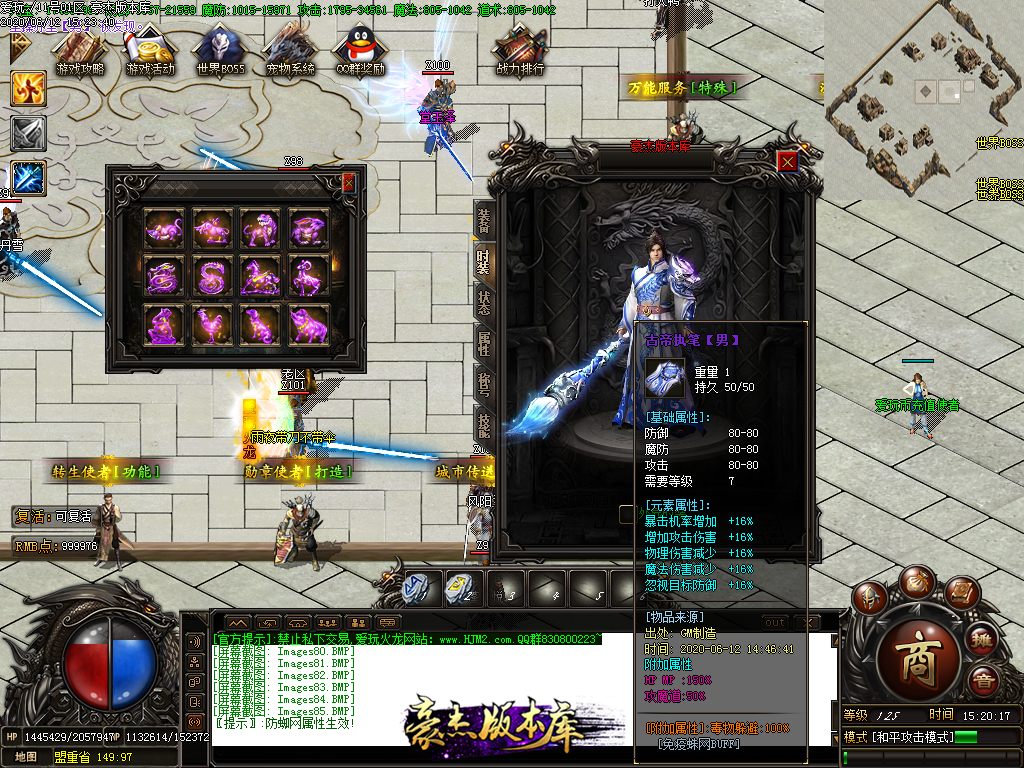The image size is (1024, 768).
Task: Toggle the 音 sound round button
Action: pos(983,684)
